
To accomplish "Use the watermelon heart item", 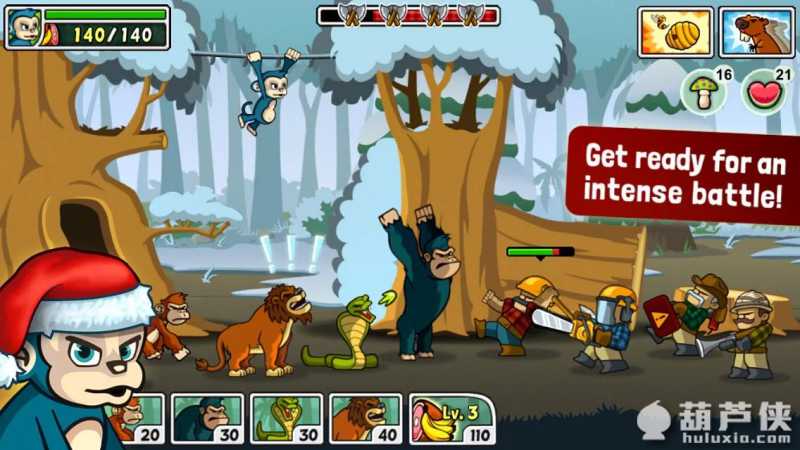I will (x=763, y=94).
